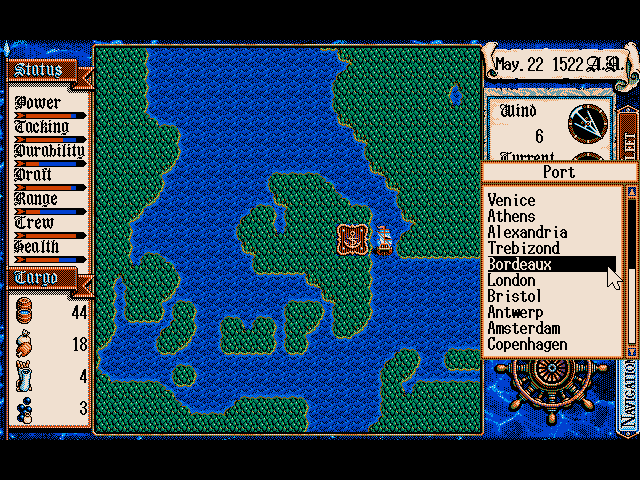This screenshot has height=480, width=640.
Task: Select Amsterdam in the port list
Action: click(523, 328)
